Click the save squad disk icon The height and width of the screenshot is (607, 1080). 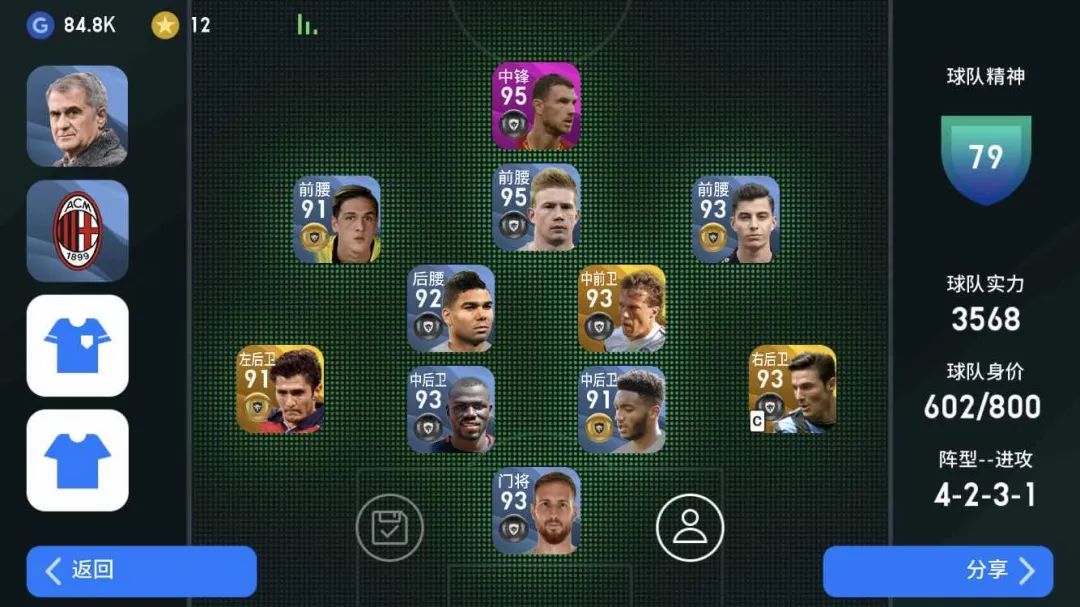coord(390,527)
